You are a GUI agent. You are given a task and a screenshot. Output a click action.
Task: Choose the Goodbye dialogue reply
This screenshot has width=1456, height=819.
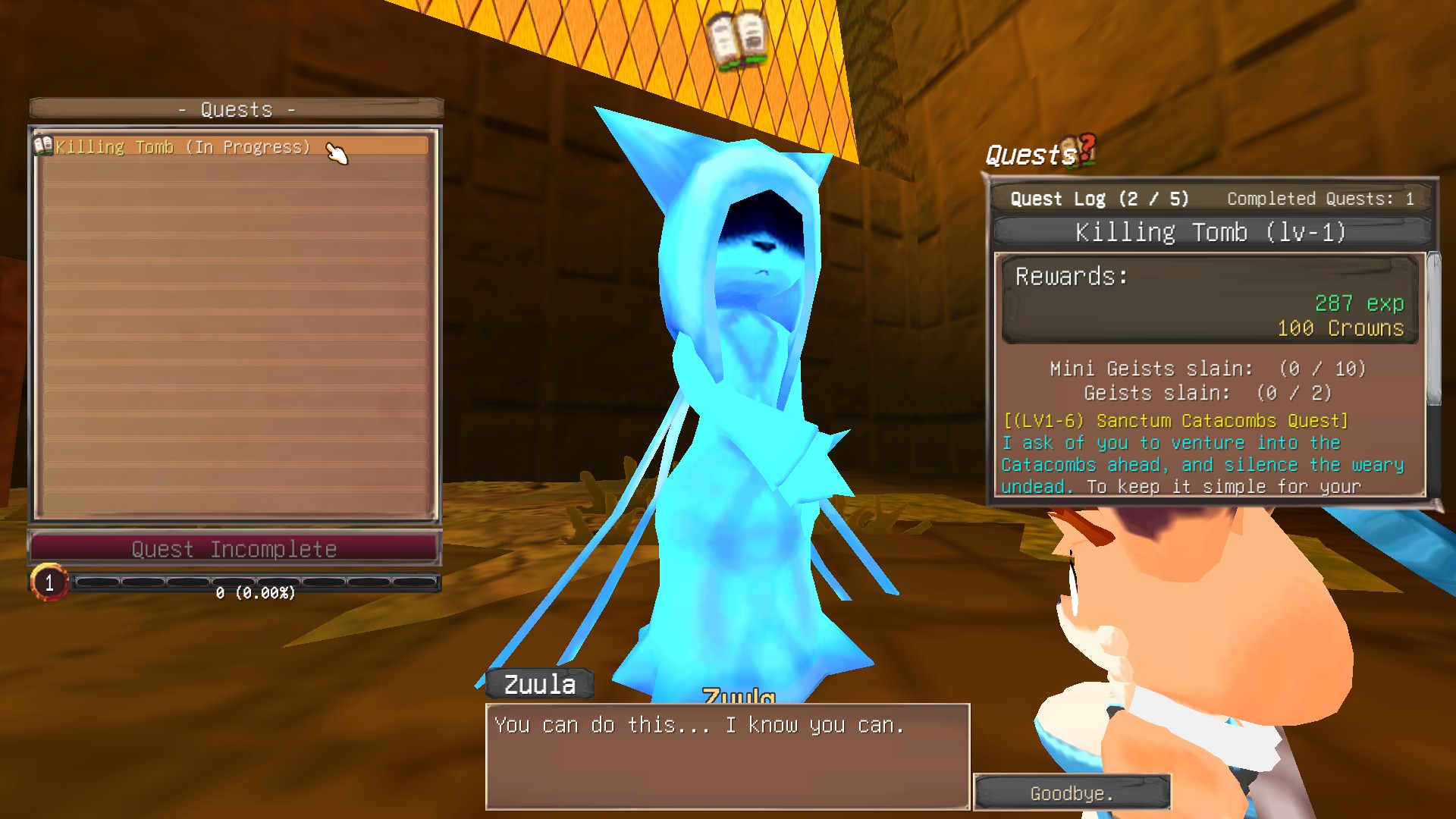(x=1072, y=793)
